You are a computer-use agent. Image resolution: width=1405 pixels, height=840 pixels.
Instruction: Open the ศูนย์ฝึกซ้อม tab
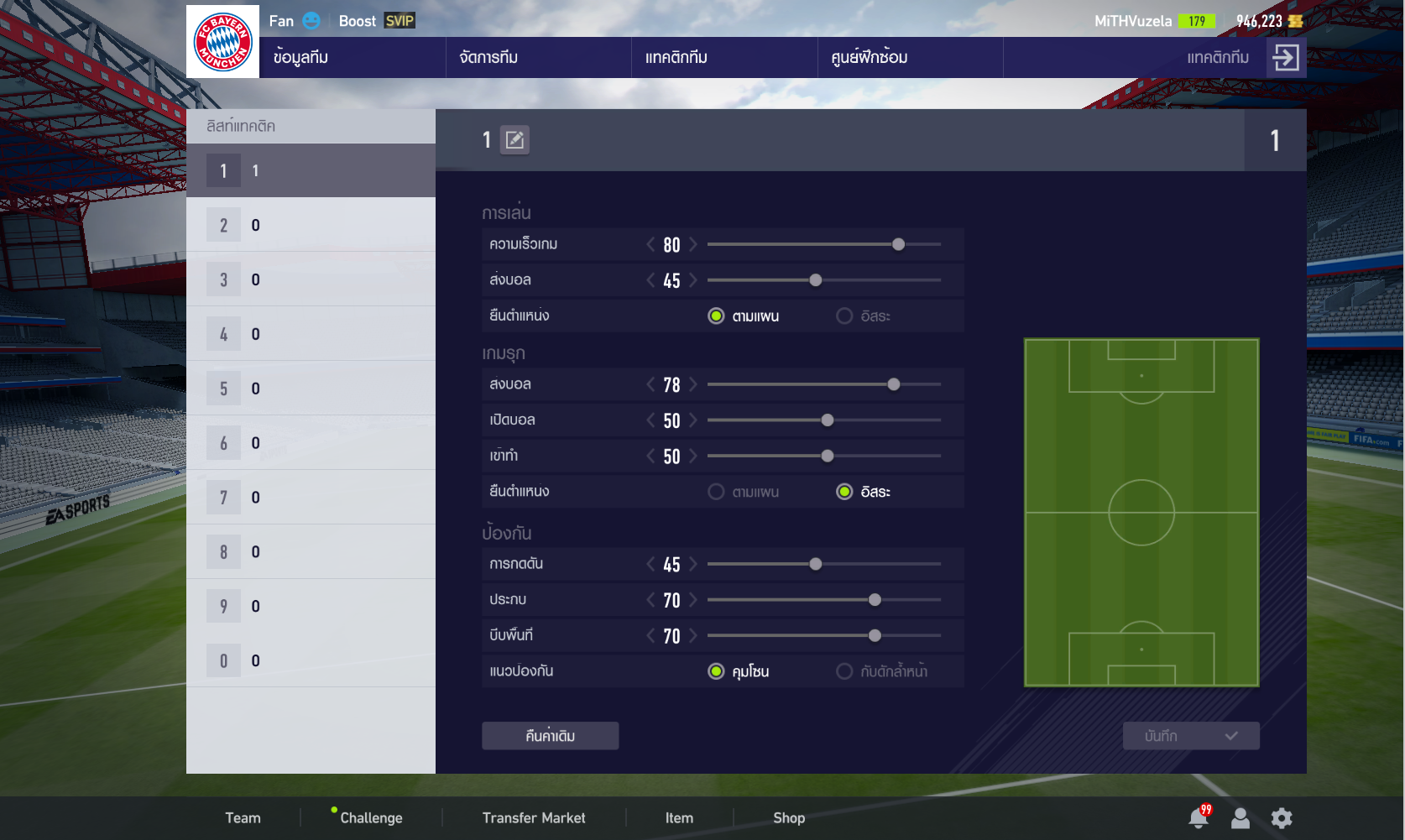click(869, 57)
